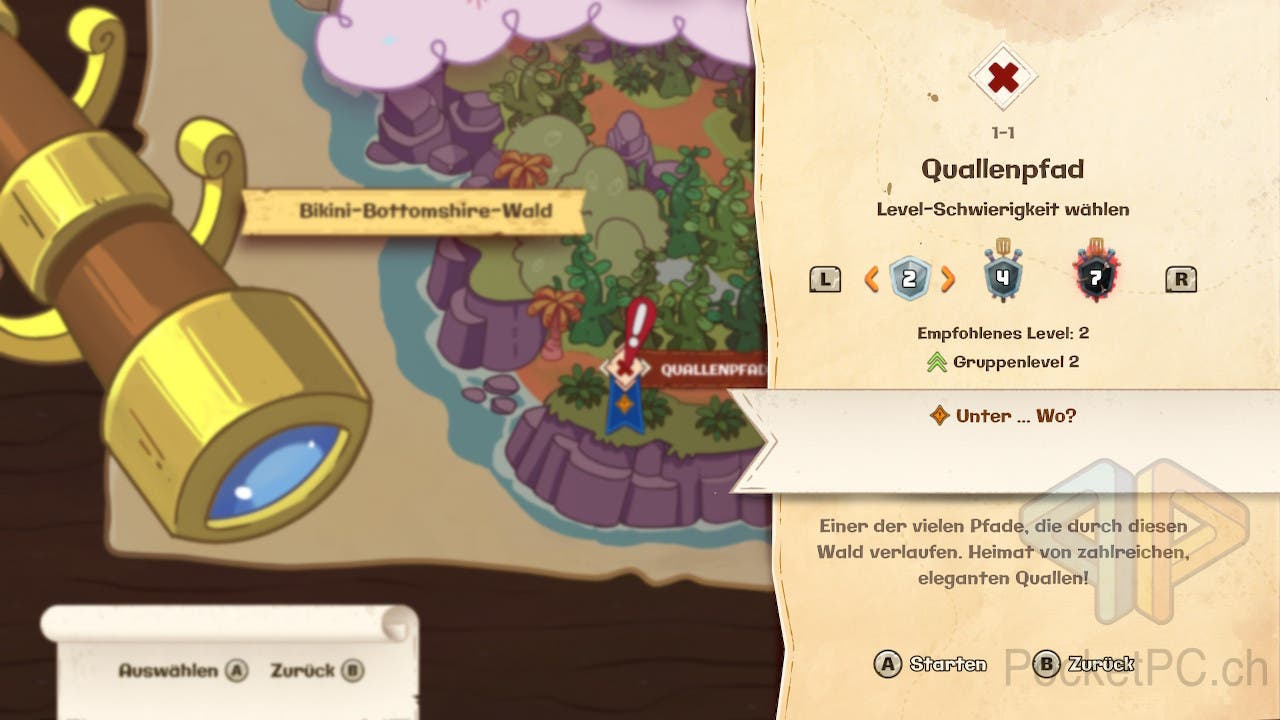Open the "Unter ... Wo?" quest banner
The image size is (1280, 720).
pyautogui.click(x=1005, y=416)
